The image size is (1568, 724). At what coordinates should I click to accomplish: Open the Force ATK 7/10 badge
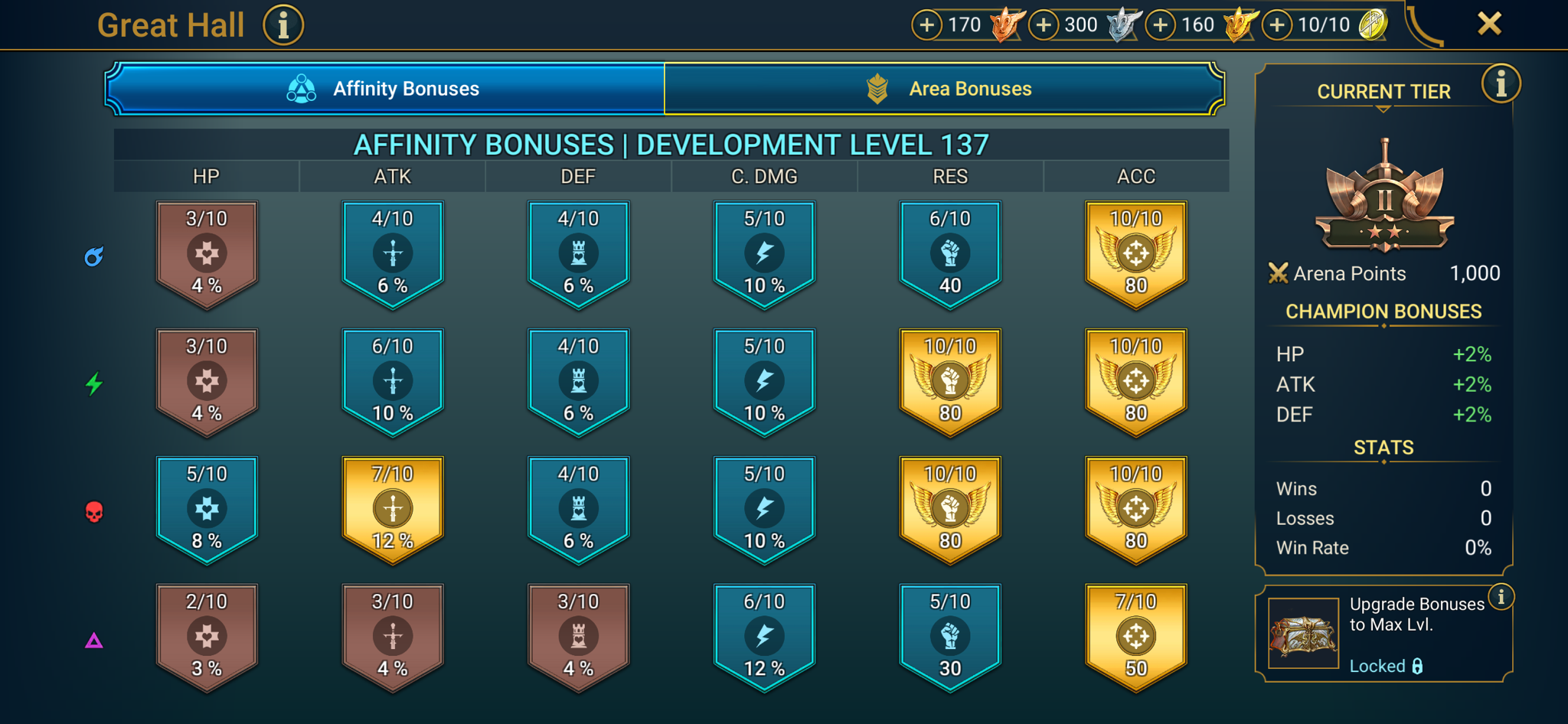tap(393, 507)
